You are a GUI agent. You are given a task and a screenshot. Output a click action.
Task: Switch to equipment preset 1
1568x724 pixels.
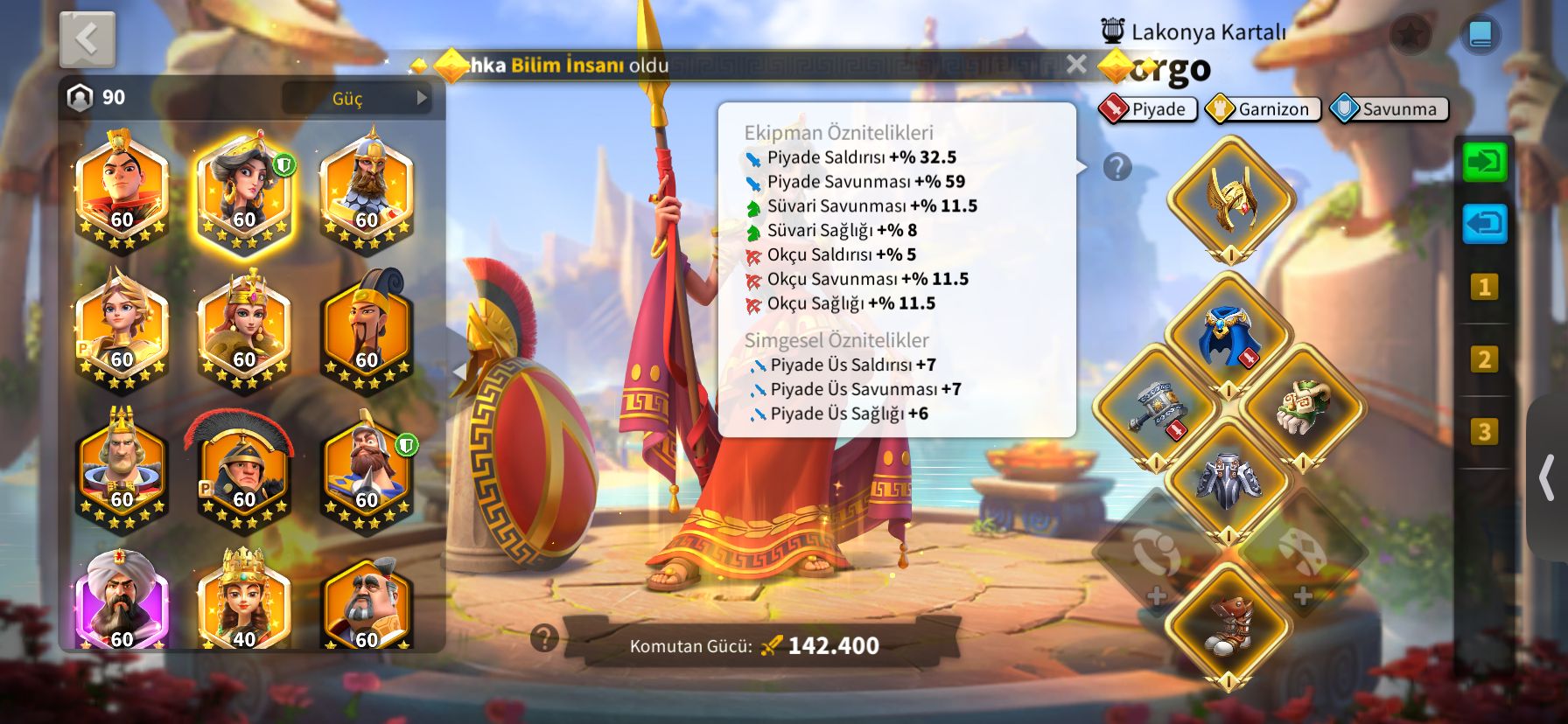1484,287
